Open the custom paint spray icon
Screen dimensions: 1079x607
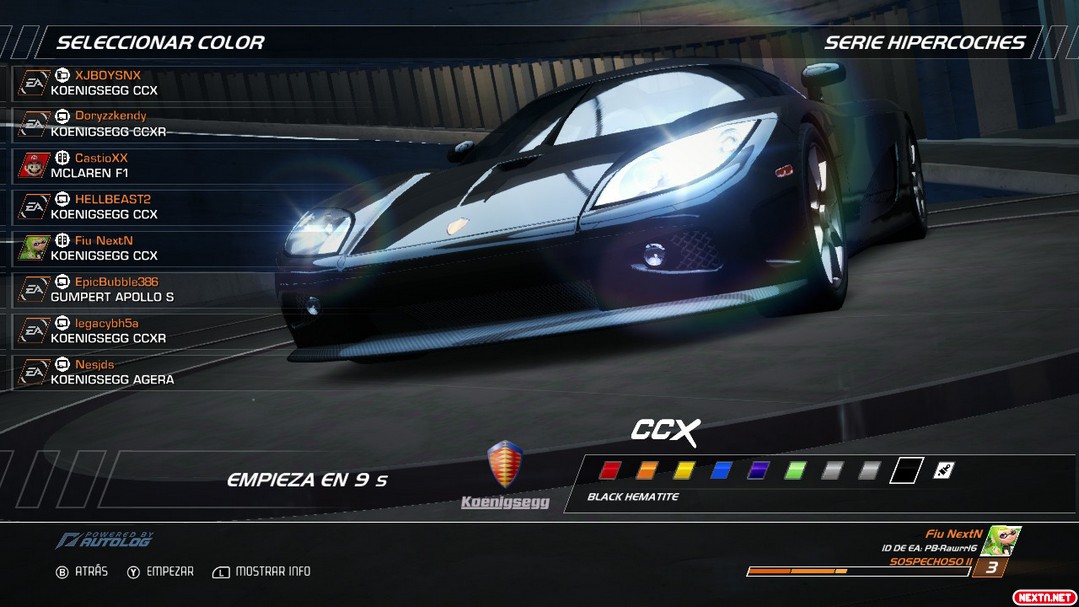click(943, 470)
